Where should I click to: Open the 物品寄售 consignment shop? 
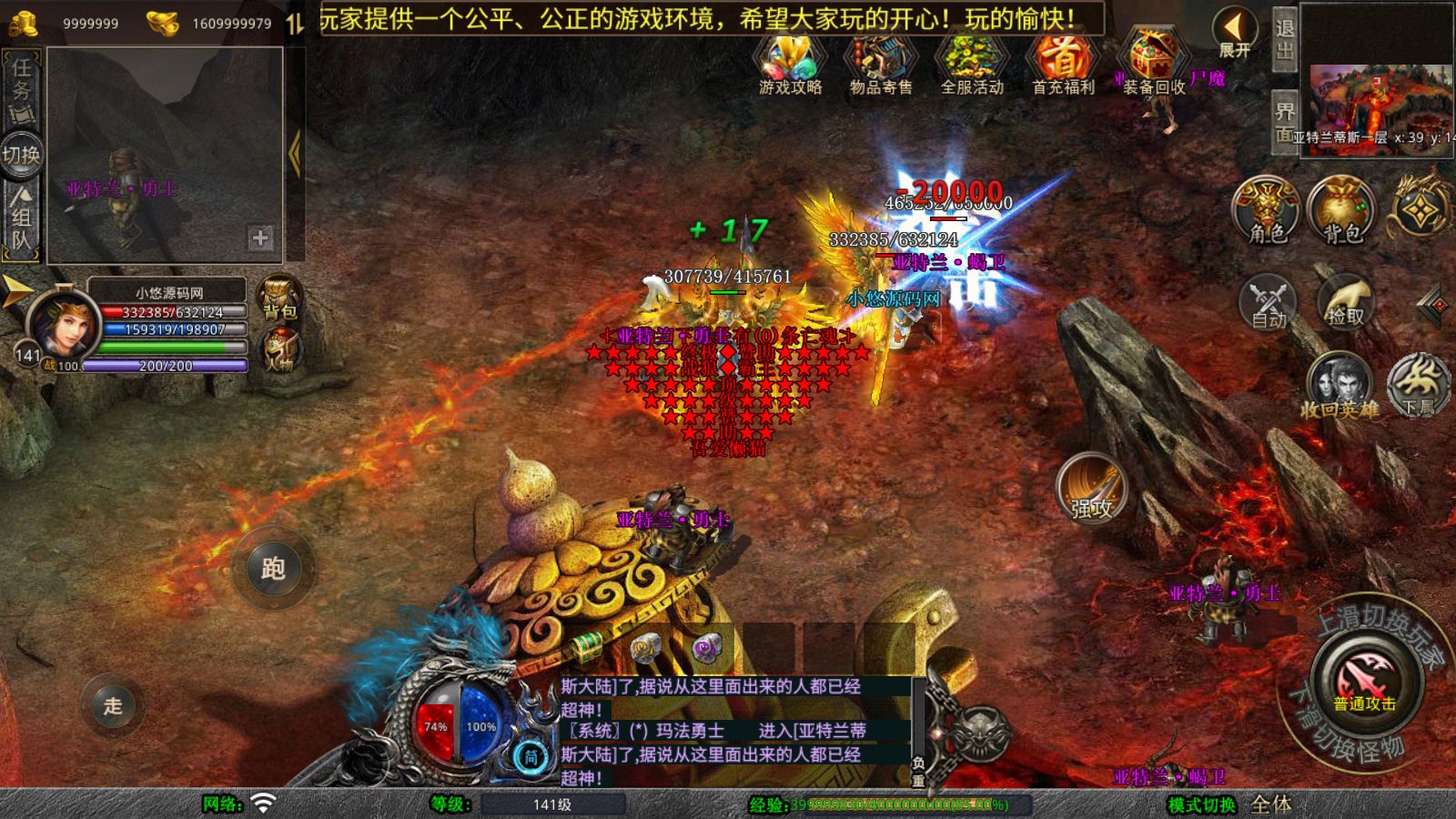880,62
